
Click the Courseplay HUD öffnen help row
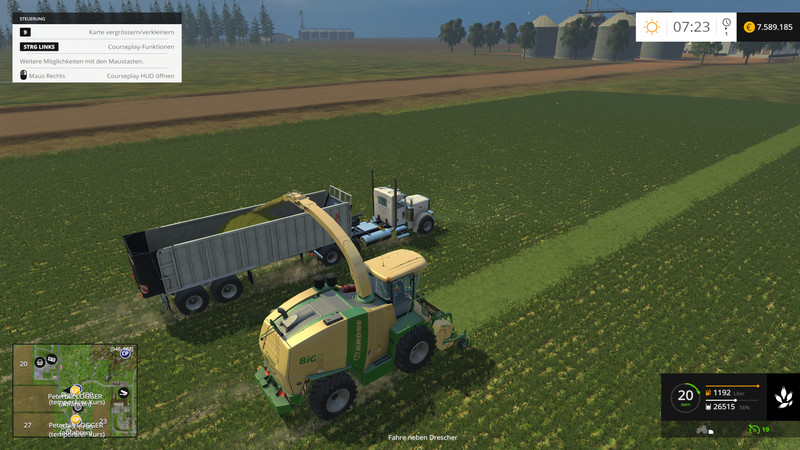(x=97, y=75)
